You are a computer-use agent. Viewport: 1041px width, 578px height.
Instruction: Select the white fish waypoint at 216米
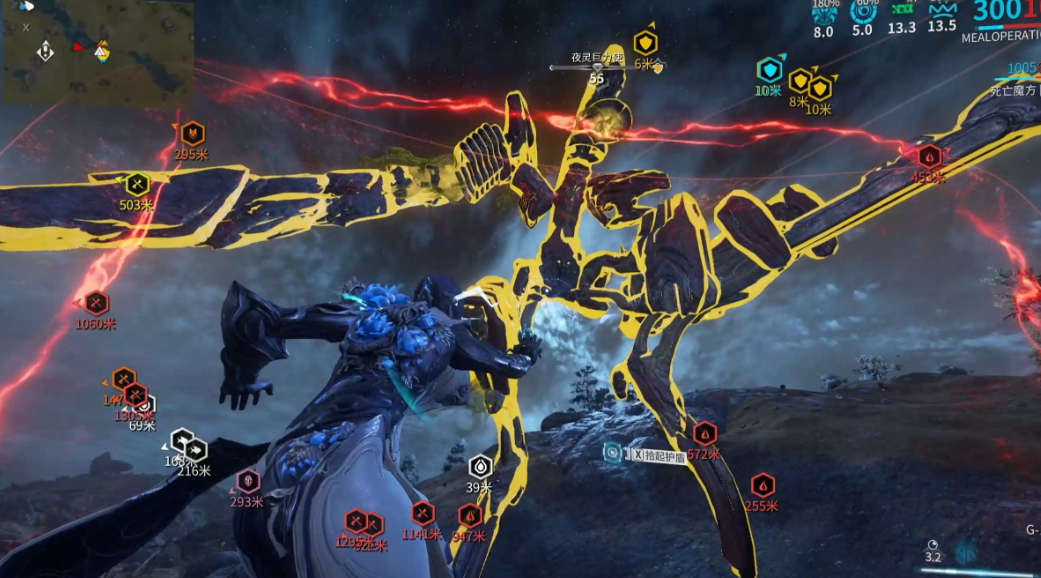coord(195,450)
